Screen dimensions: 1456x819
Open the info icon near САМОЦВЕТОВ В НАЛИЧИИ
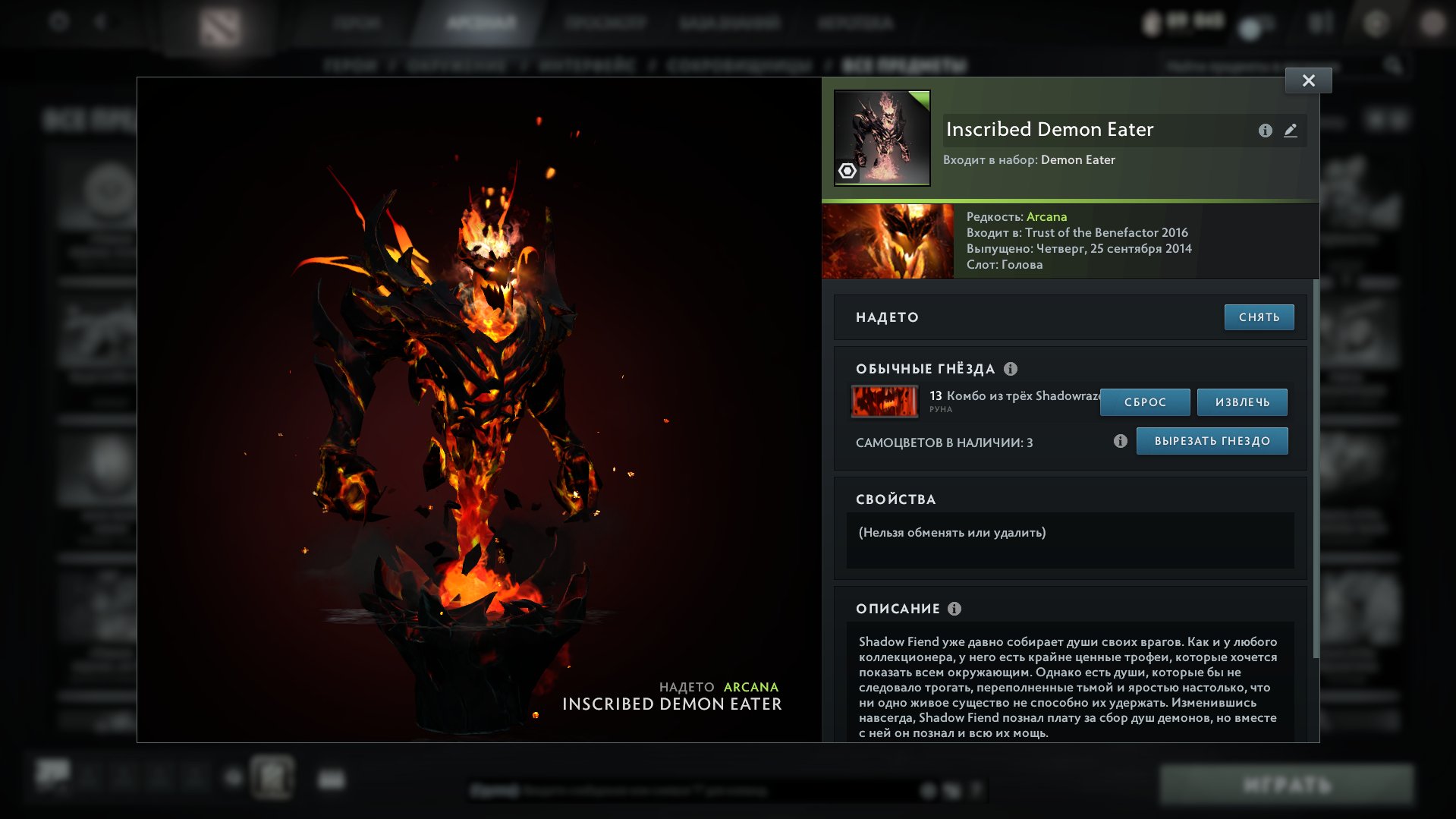click(x=1121, y=440)
